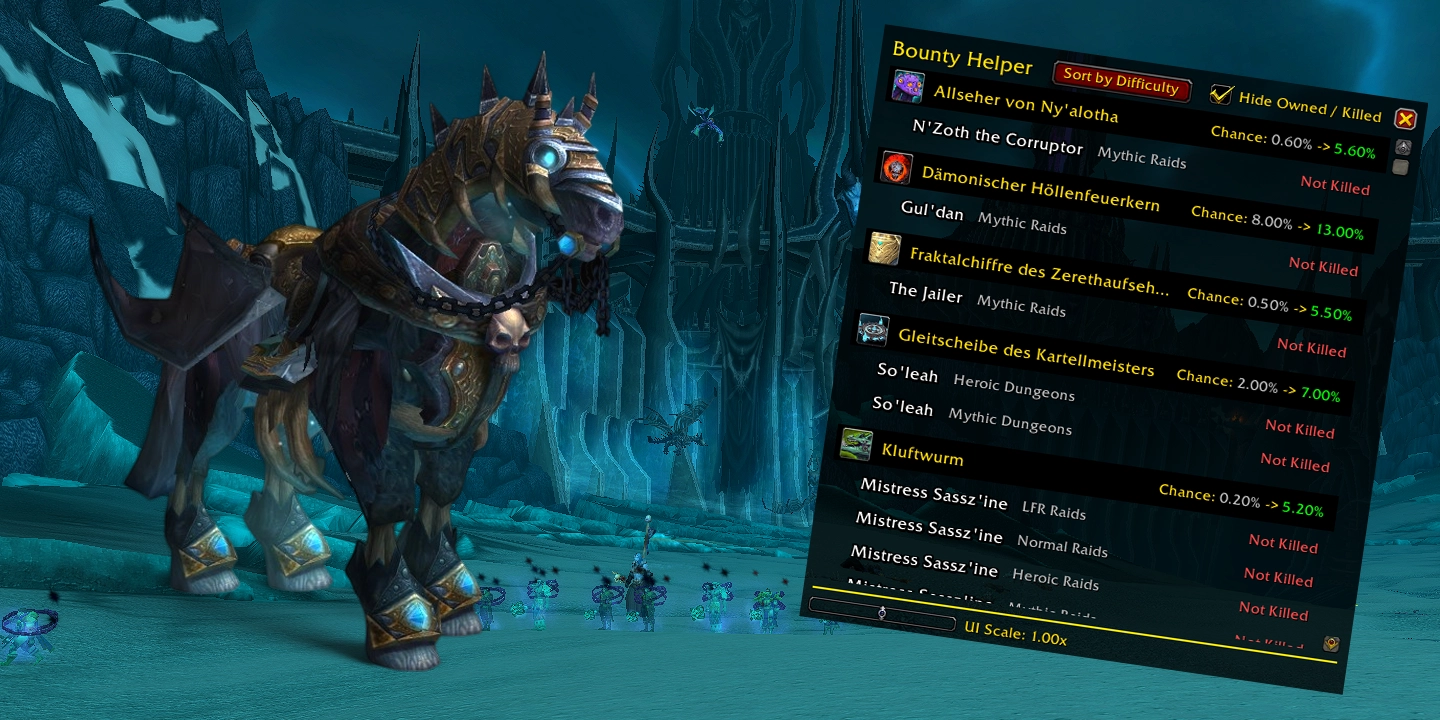Choose Mistress Sassz'ine Normal Raids row

(x=980, y=534)
